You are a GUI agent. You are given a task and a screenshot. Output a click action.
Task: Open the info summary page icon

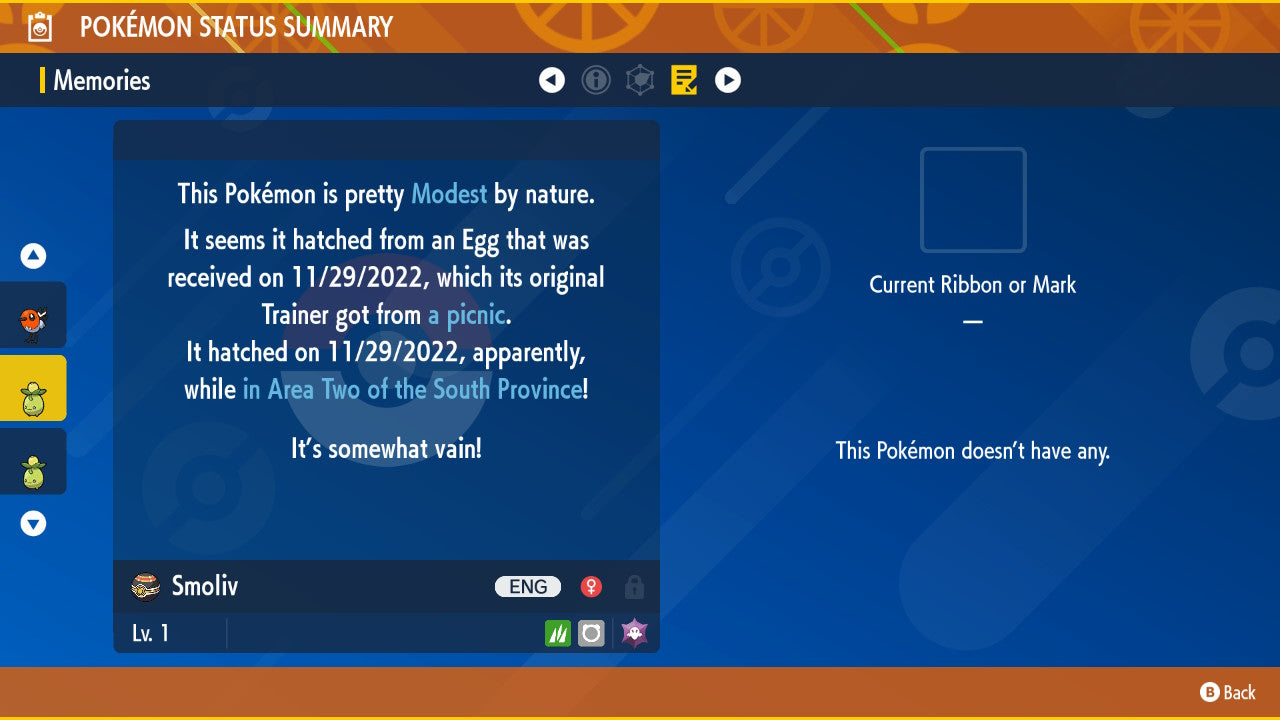coord(596,80)
